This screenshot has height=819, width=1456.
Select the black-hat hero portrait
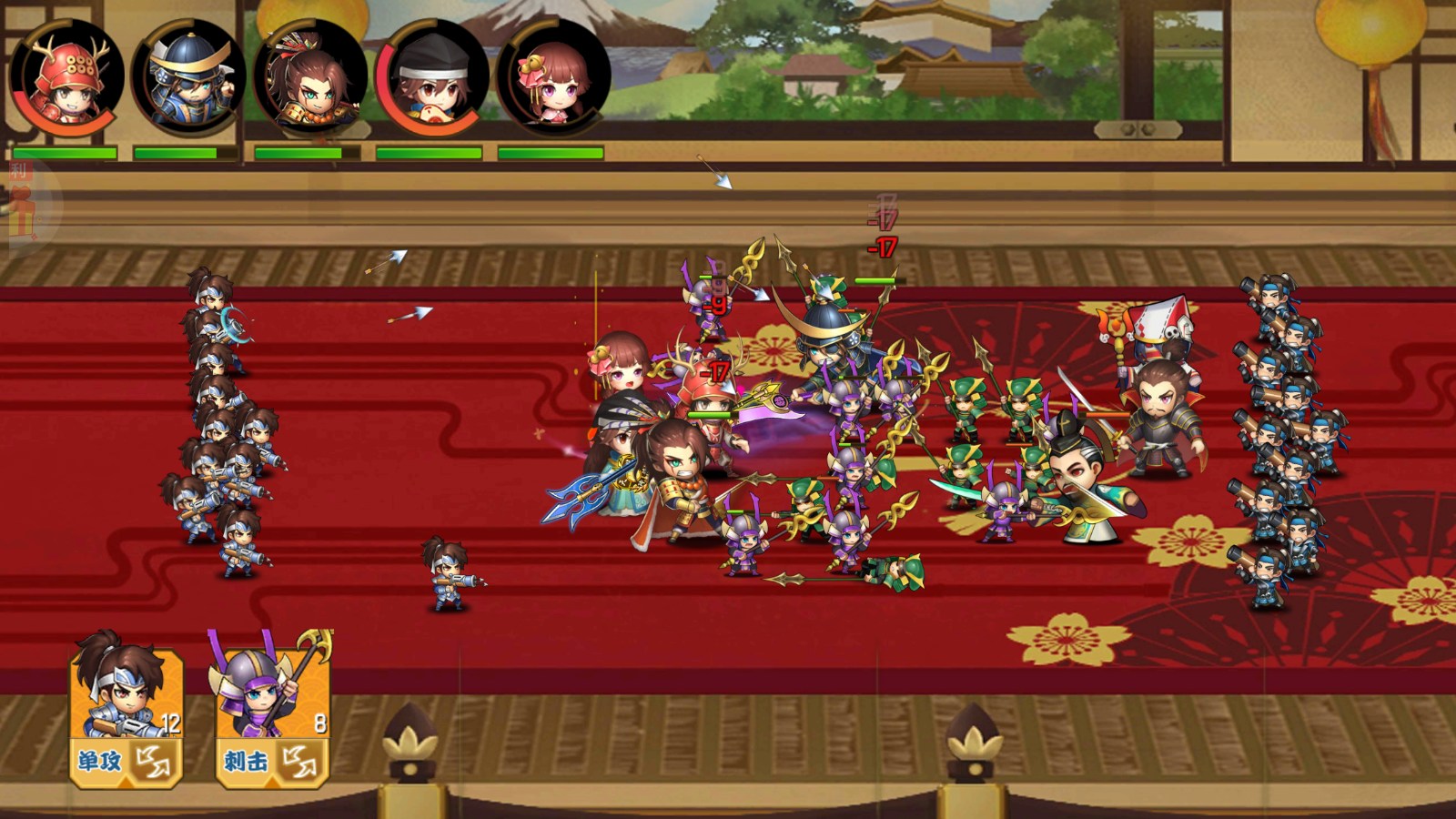(432, 78)
